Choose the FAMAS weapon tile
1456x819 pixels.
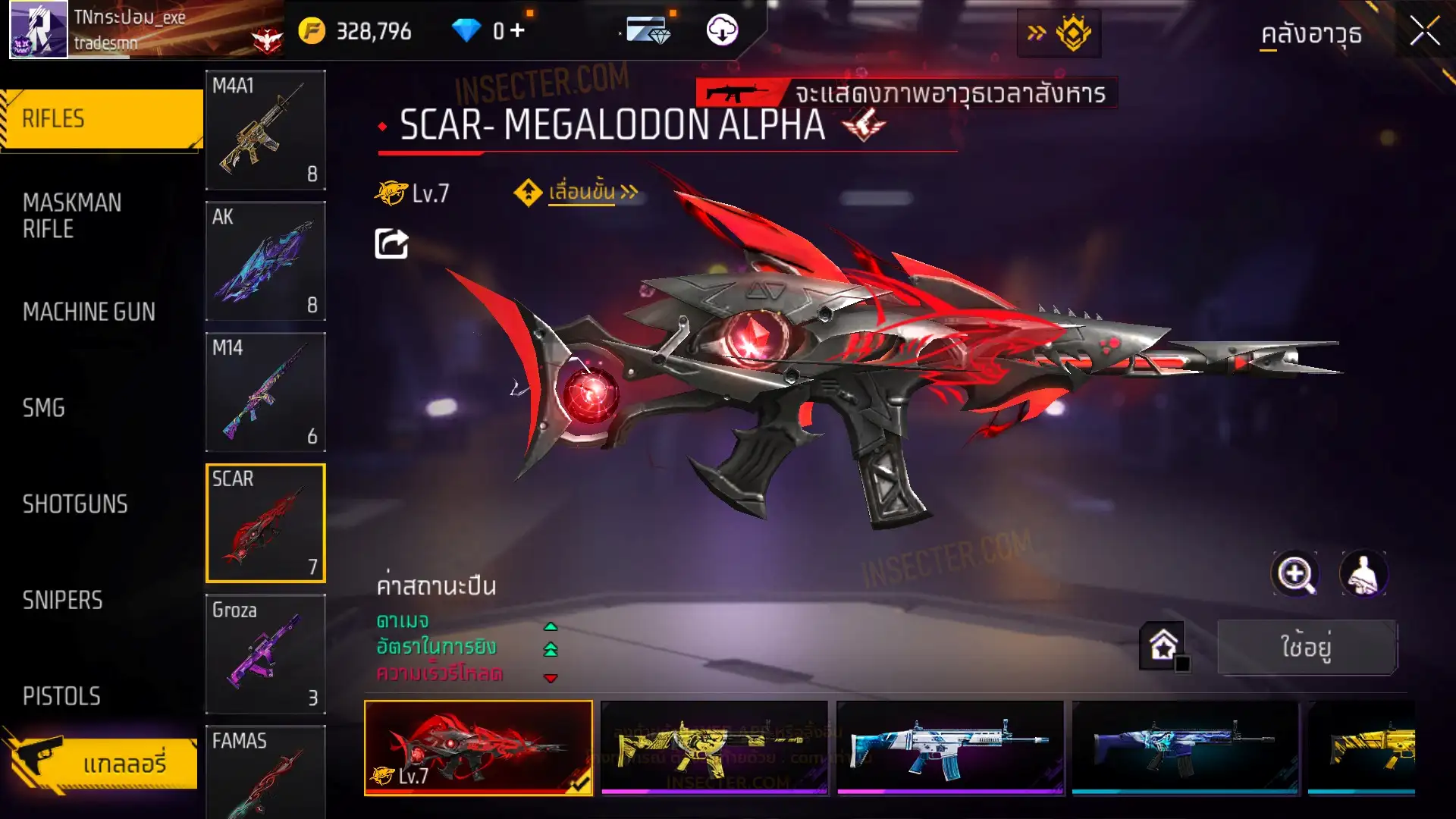pyautogui.click(x=265, y=771)
